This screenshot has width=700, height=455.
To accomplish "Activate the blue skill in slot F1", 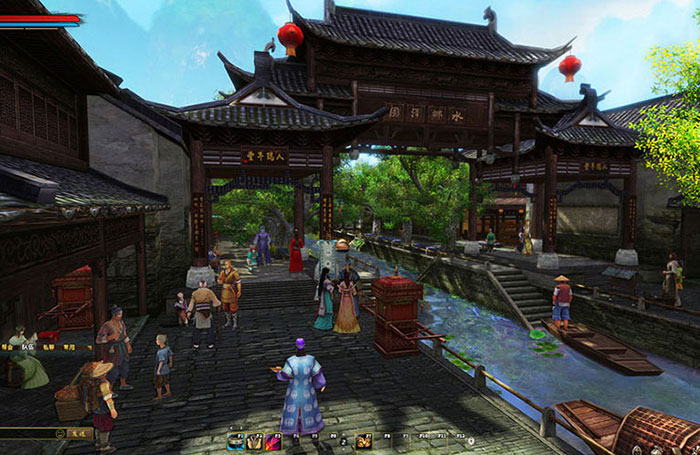I will pos(236,441).
